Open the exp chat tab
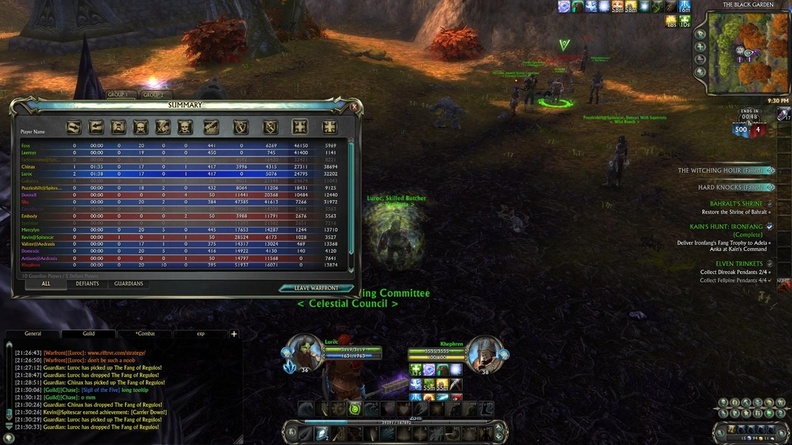Screen dimensions: 792x445 tap(201, 334)
